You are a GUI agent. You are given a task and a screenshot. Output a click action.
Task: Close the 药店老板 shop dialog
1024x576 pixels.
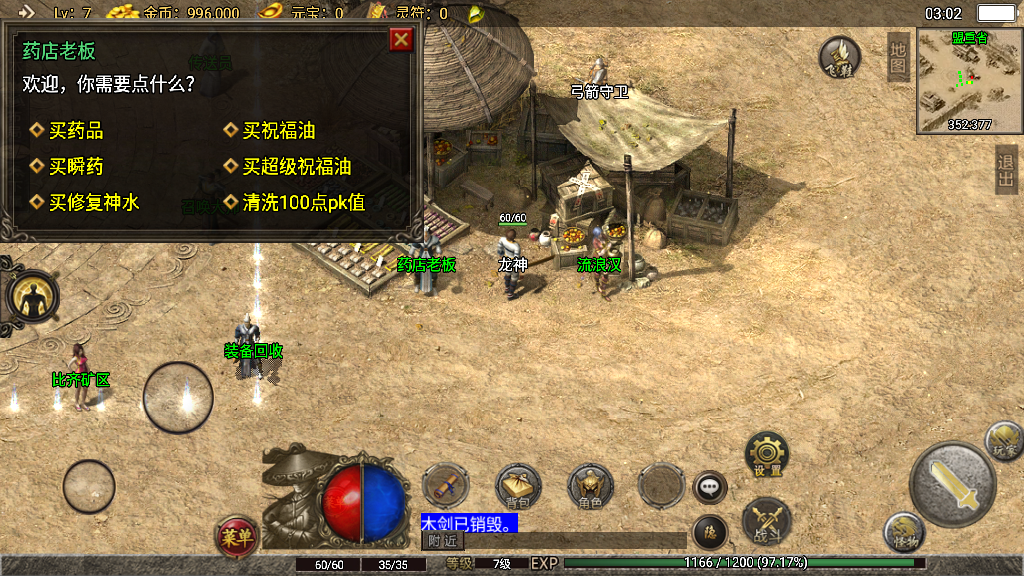401,39
